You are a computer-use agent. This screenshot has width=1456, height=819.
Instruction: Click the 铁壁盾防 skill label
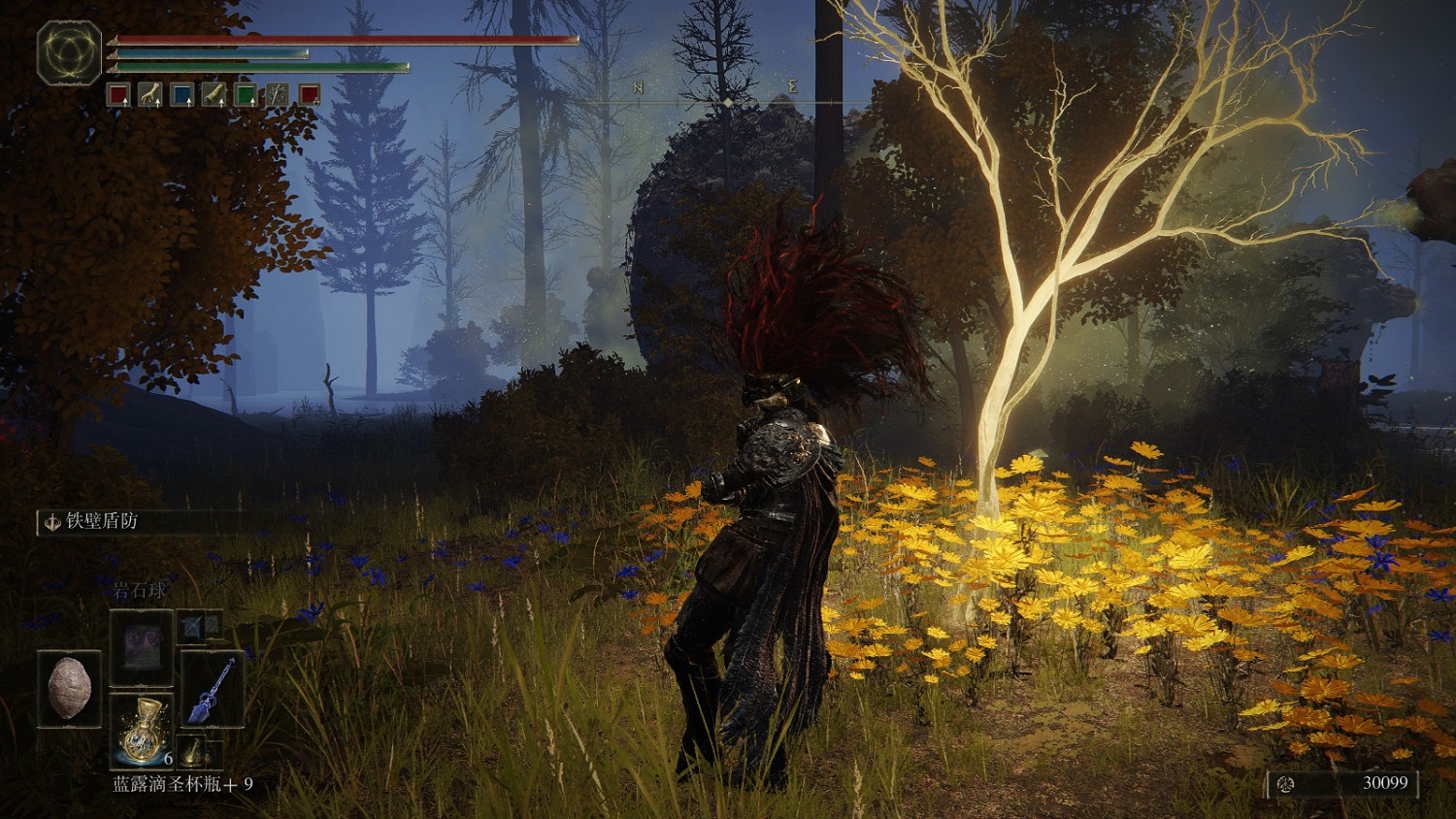coord(102,522)
